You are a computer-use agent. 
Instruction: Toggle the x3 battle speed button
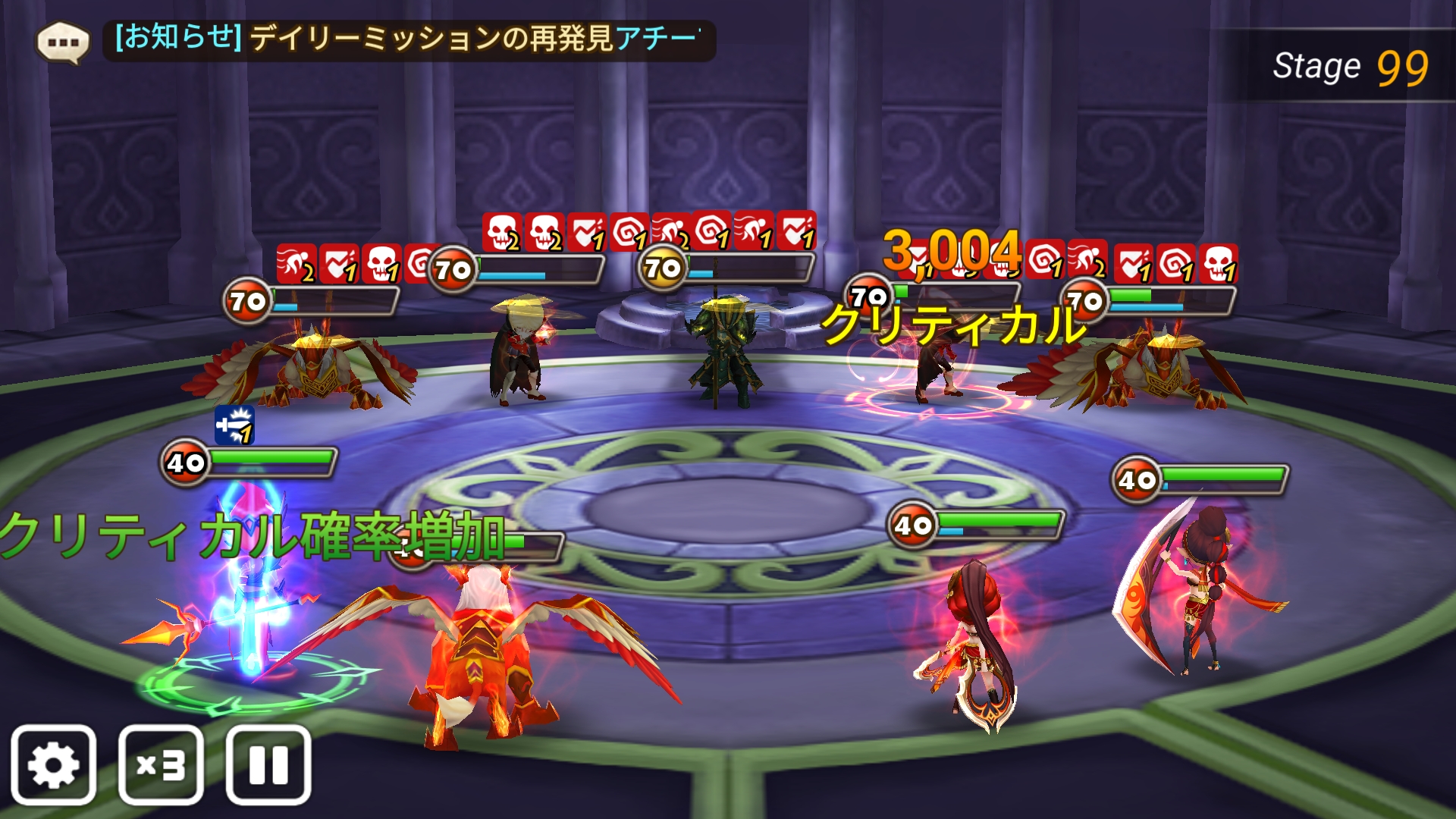161,764
